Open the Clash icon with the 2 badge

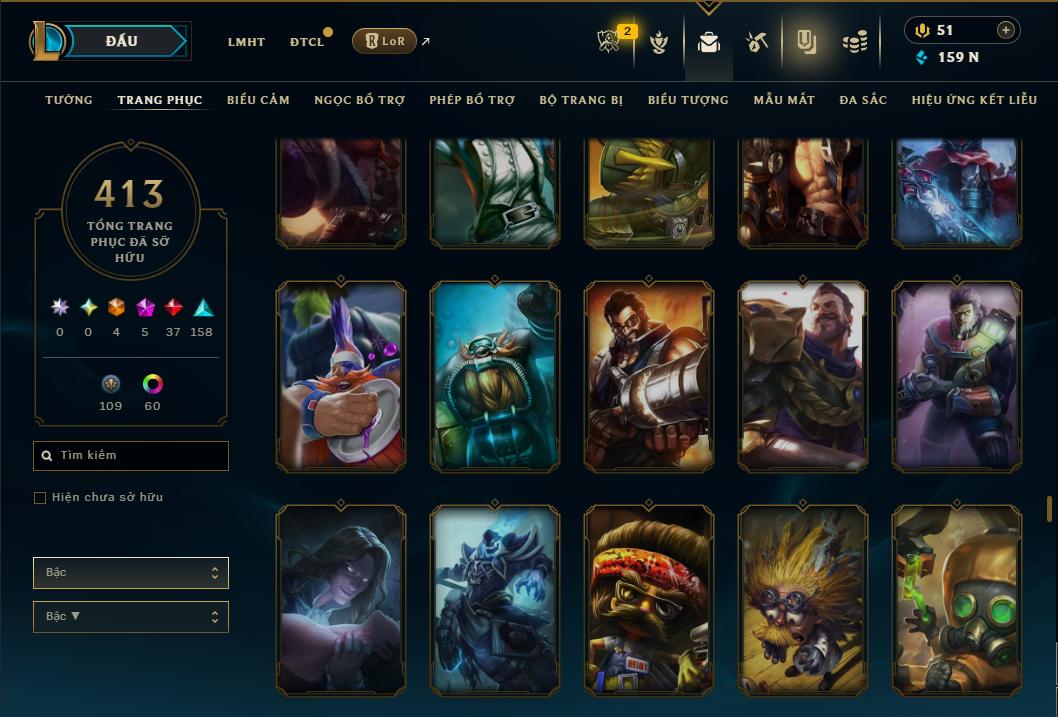[x=610, y=42]
